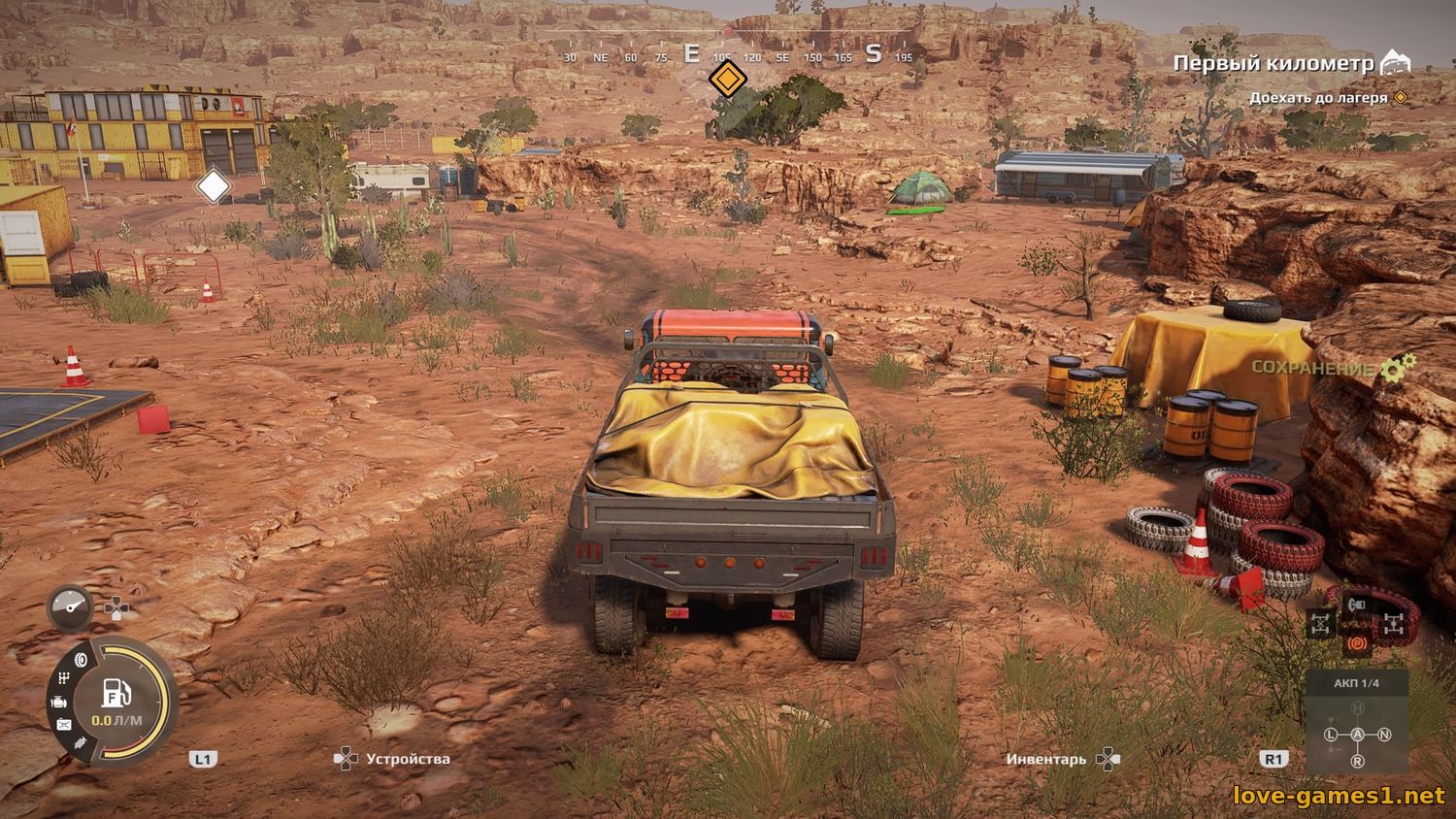Select the Первый километр mission tracker
The height and width of the screenshot is (819, 1456).
[1273, 64]
